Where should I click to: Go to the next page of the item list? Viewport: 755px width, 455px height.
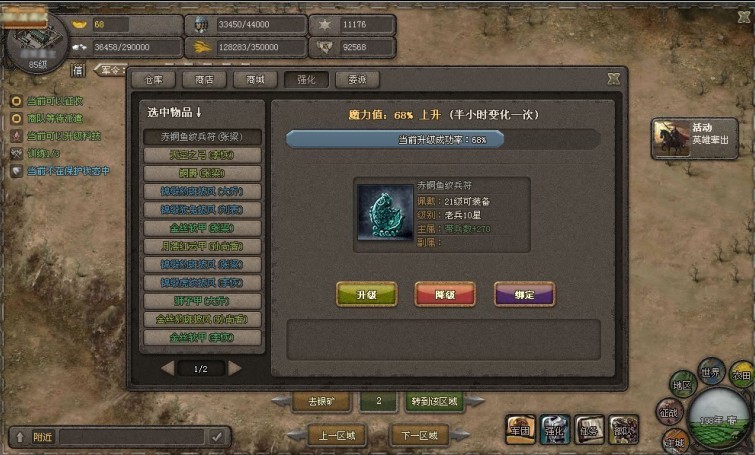click(x=236, y=368)
